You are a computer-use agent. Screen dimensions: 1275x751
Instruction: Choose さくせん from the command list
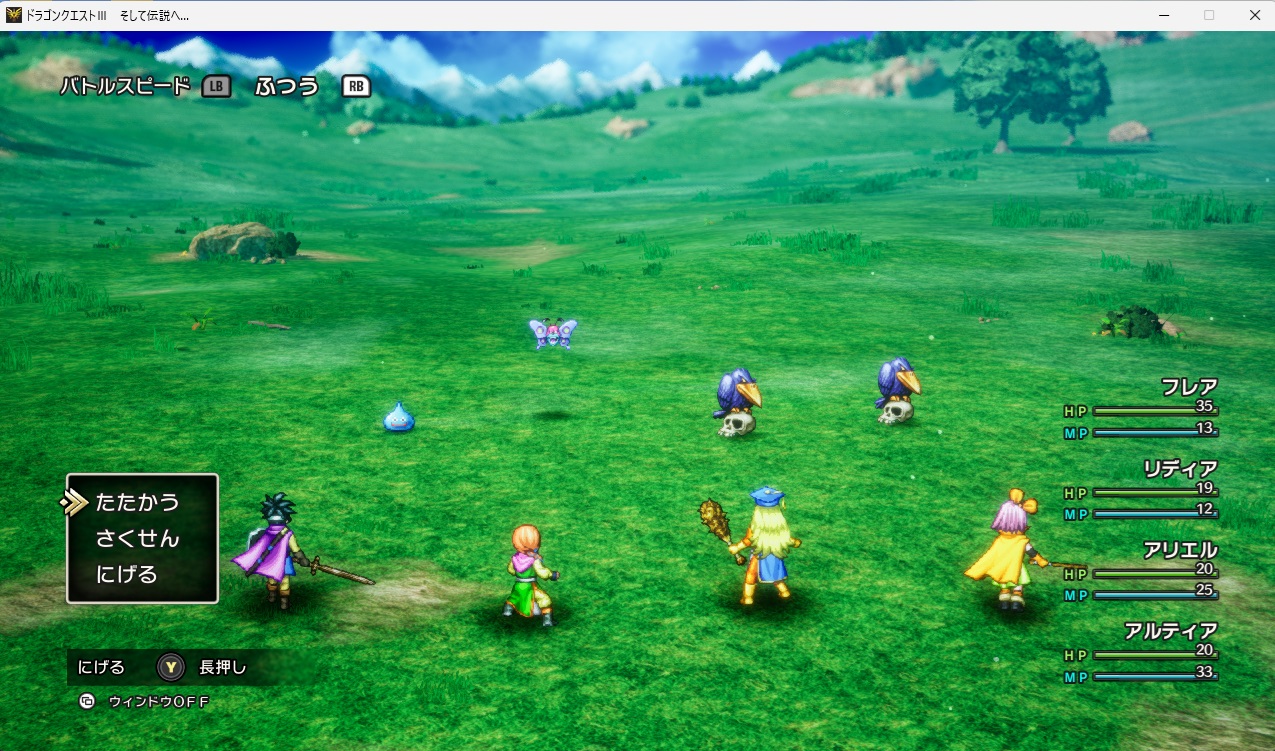137,539
